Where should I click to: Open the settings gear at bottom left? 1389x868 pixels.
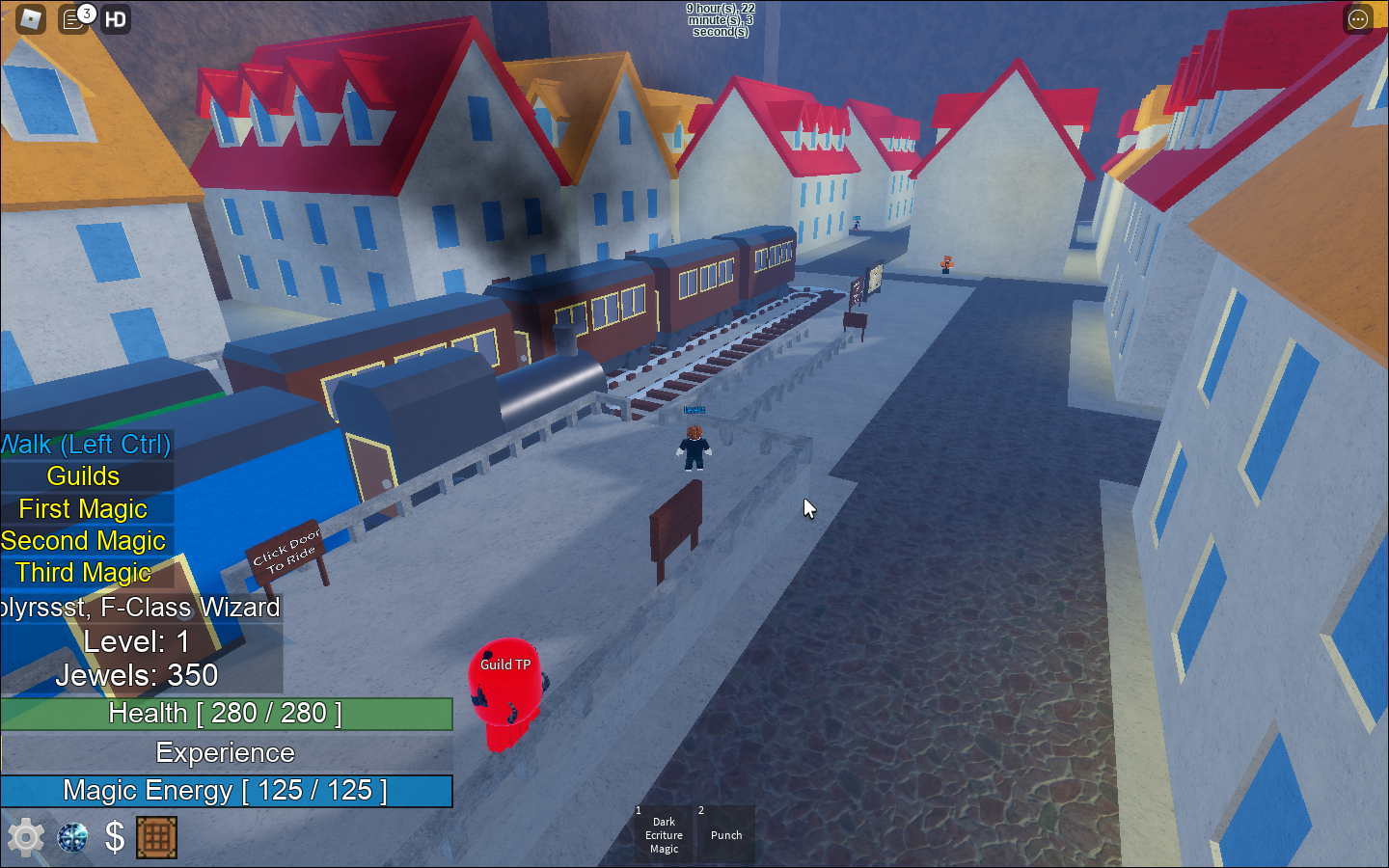(x=24, y=837)
